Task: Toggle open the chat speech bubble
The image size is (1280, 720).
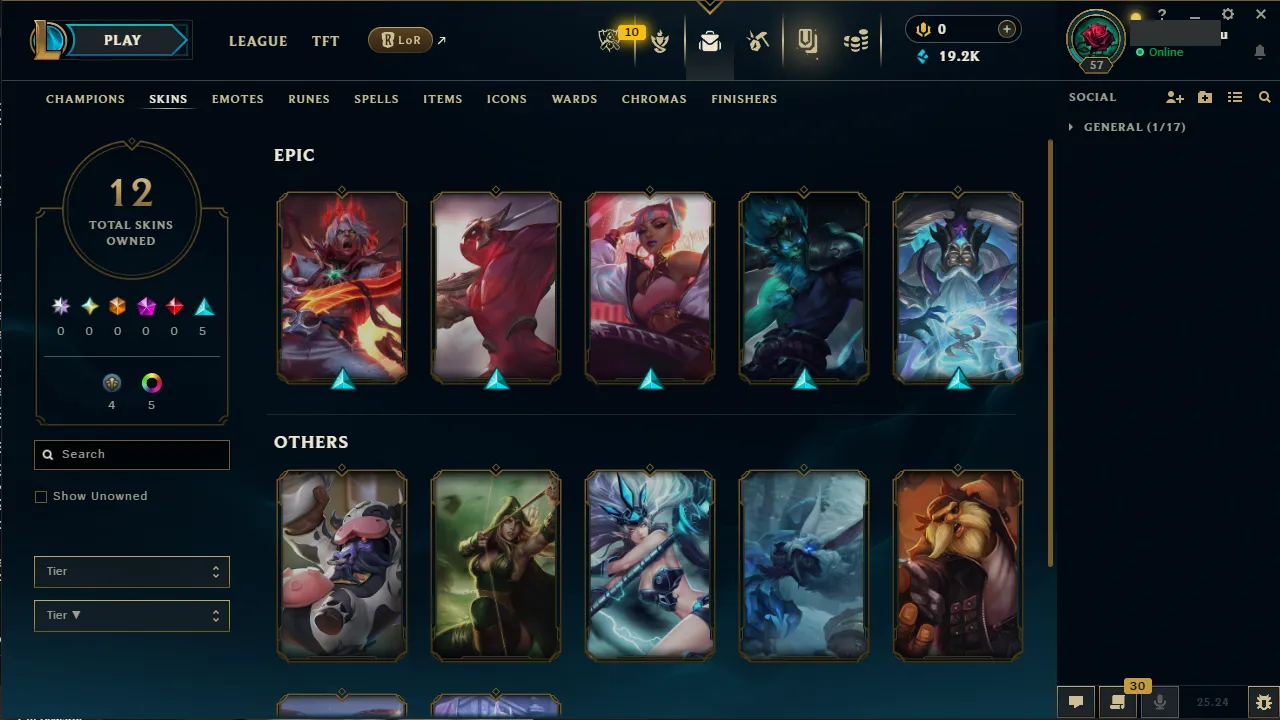Action: click(x=1076, y=701)
